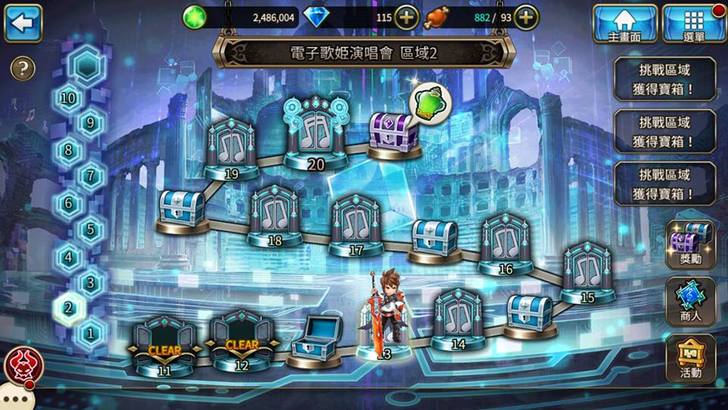Select stage 19 music gate
Viewport: 728px width, 410px height.
click(x=231, y=148)
